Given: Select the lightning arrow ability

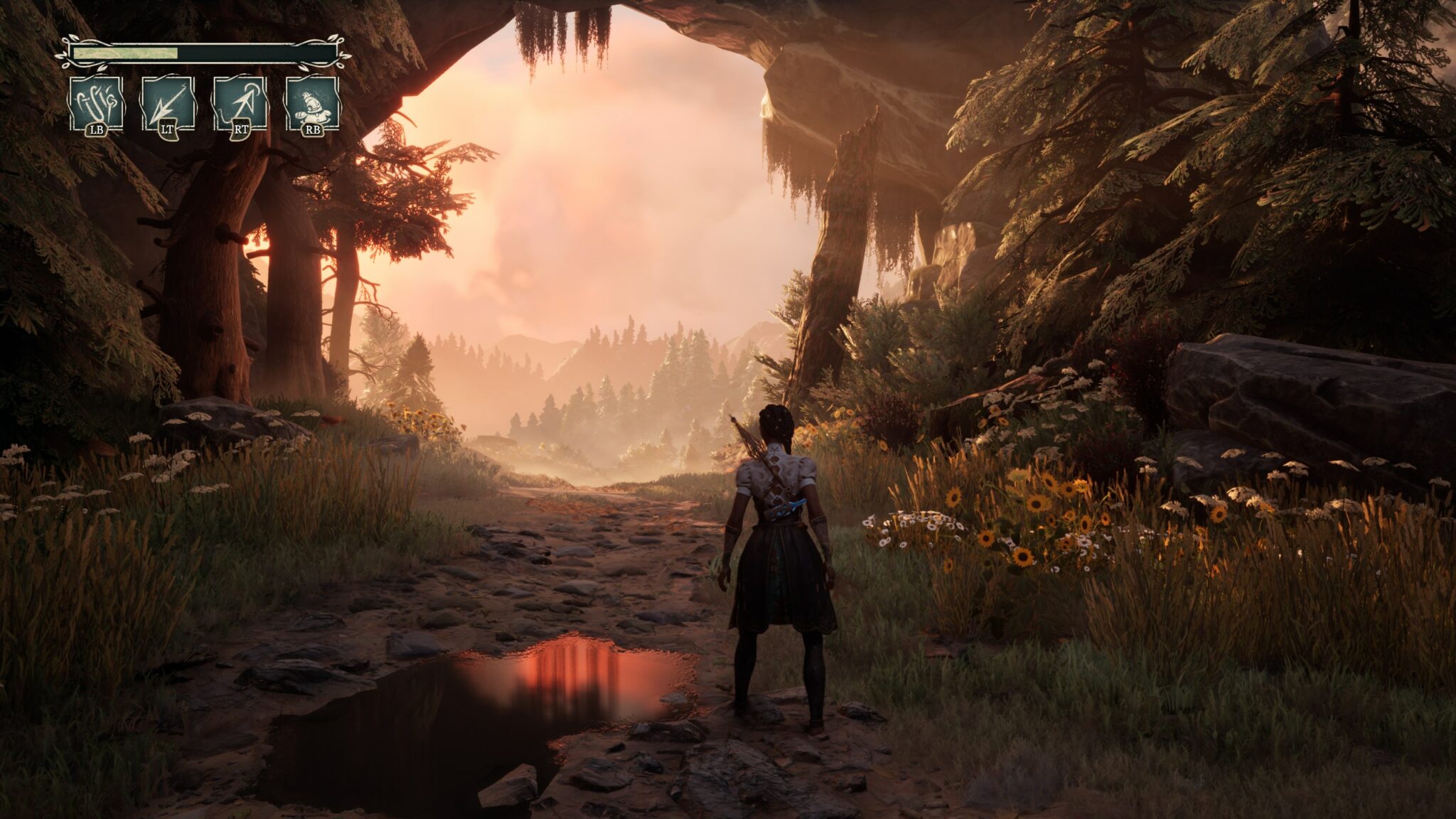Looking at the screenshot, I should tap(168, 105).
